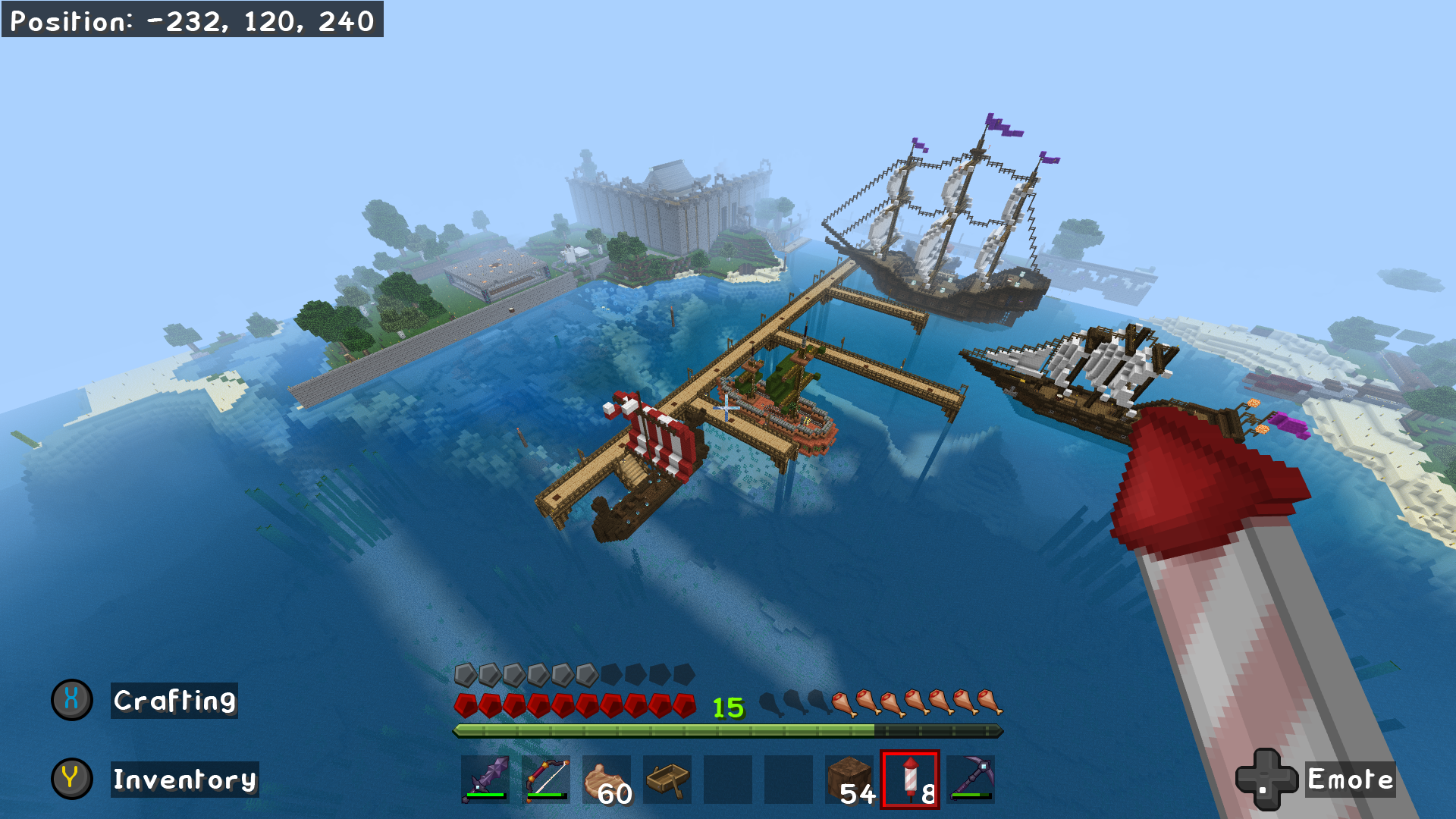The width and height of the screenshot is (1456, 819).
Task: Equip the netherite pickaxe from hotbar
Action: point(971,779)
